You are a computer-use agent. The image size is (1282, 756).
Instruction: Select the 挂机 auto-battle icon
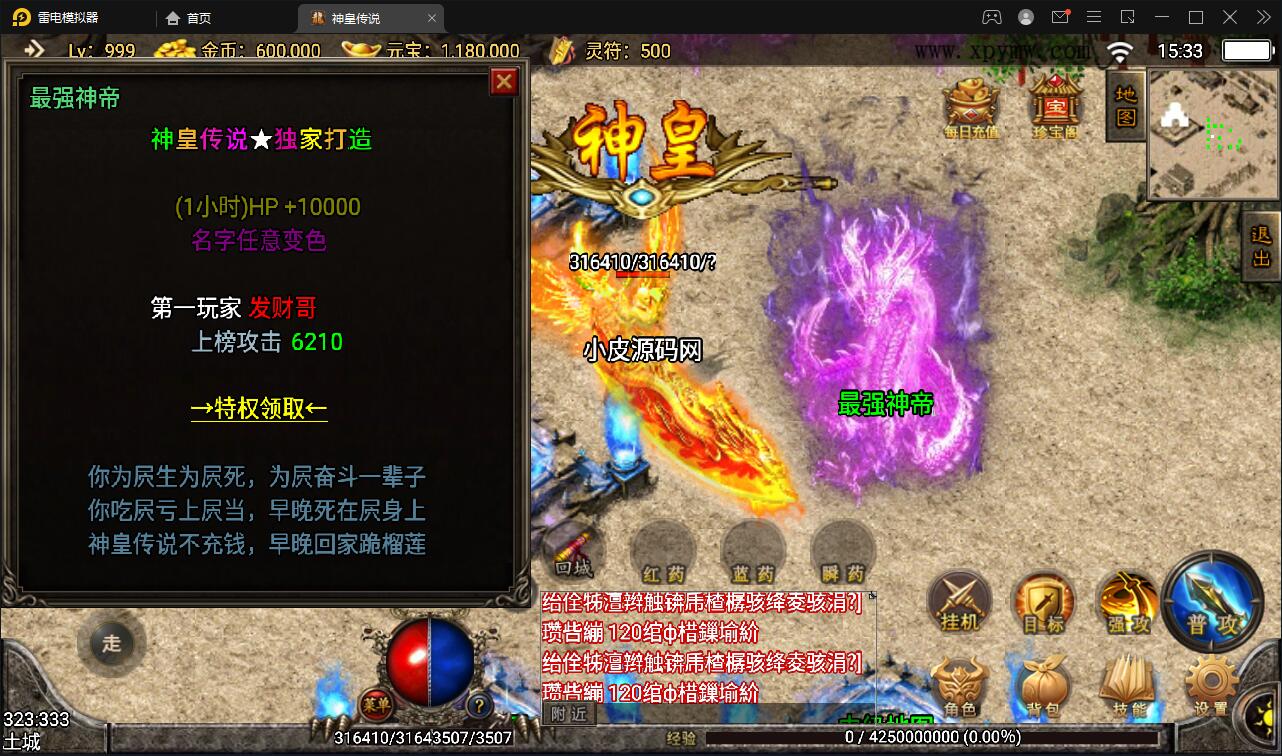[959, 602]
